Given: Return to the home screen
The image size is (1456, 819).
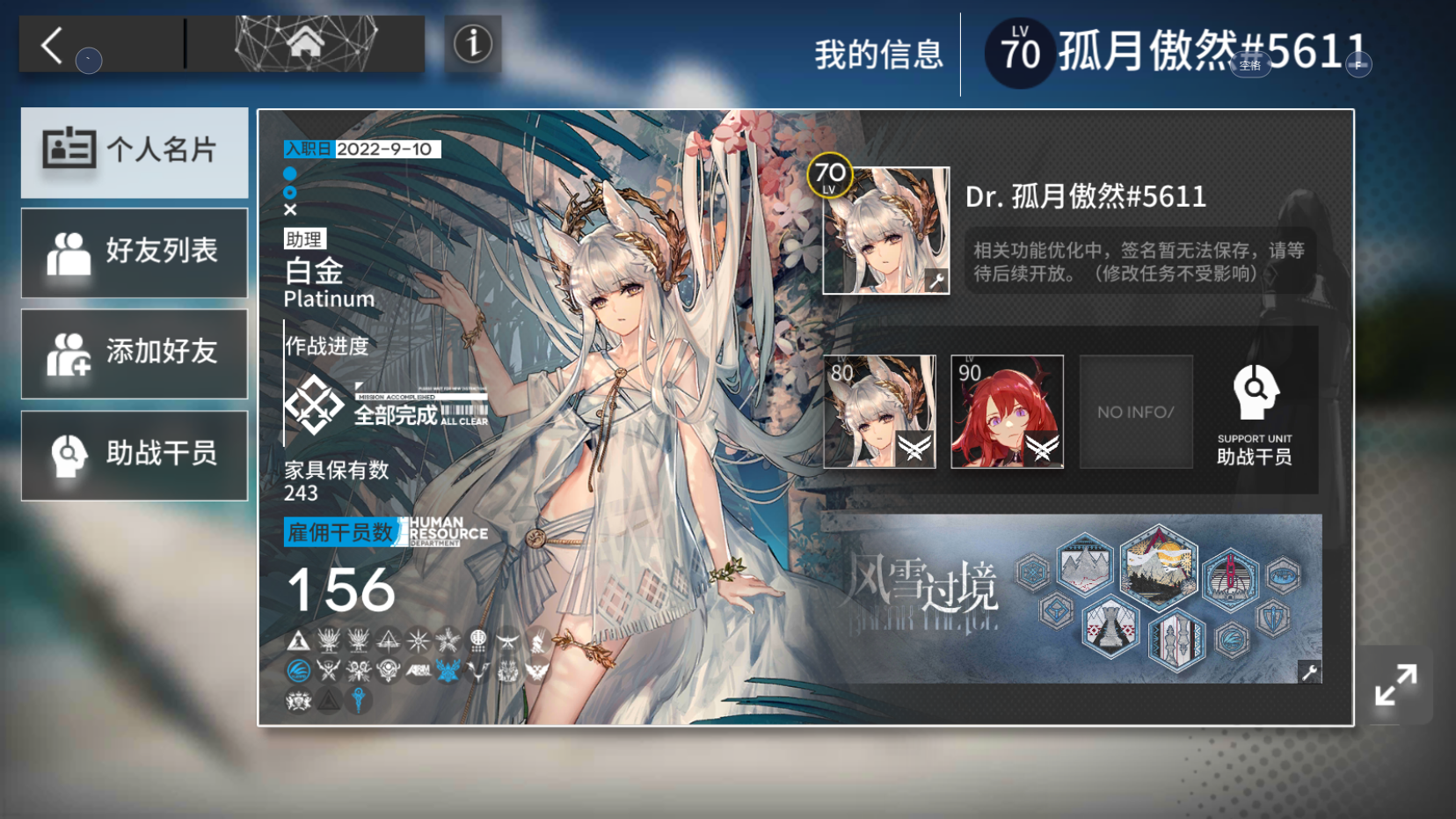Looking at the screenshot, I should [x=305, y=42].
